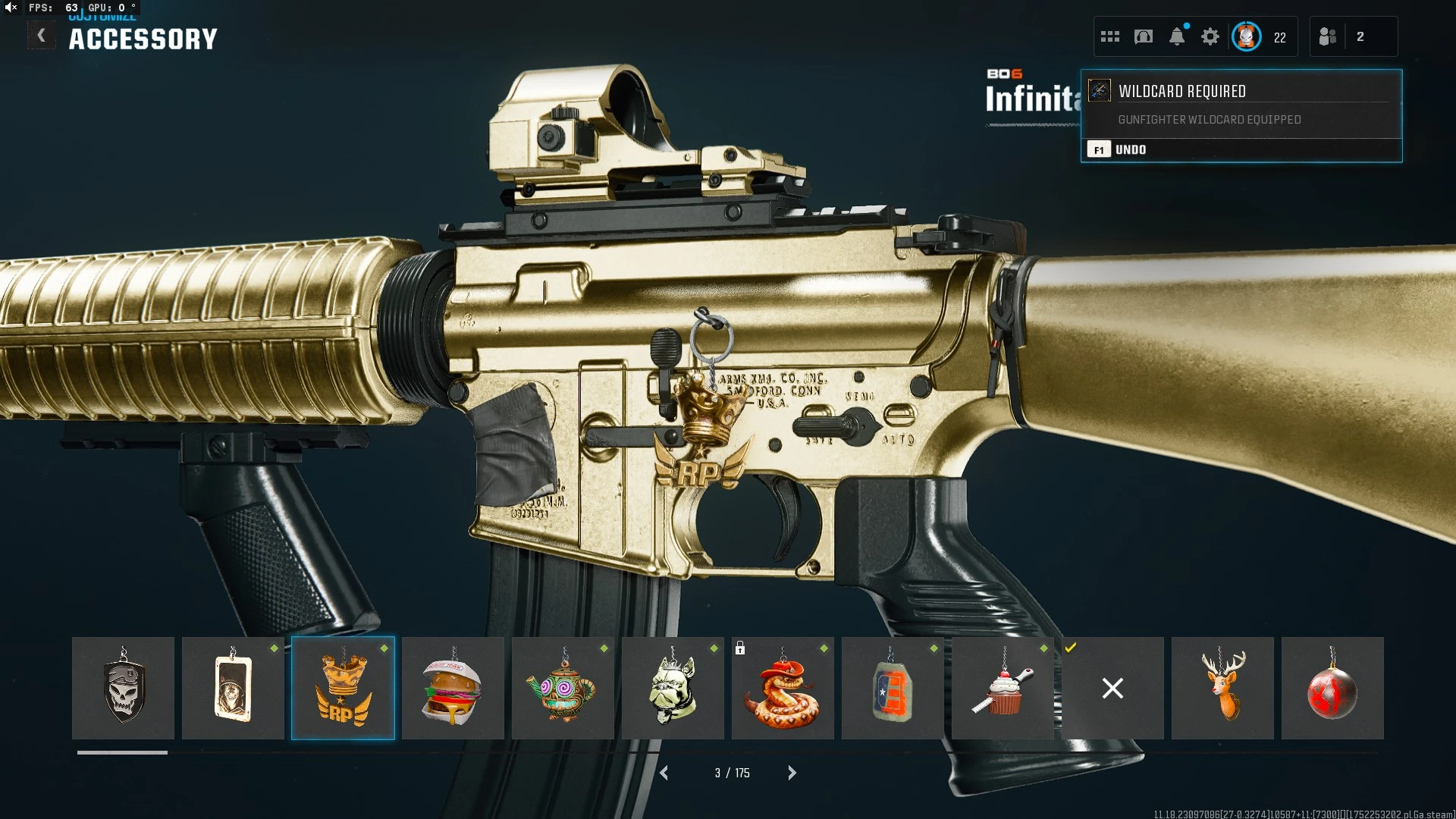Pick the red ornament ball charm
This screenshot has height=819, width=1456.
(x=1332, y=688)
